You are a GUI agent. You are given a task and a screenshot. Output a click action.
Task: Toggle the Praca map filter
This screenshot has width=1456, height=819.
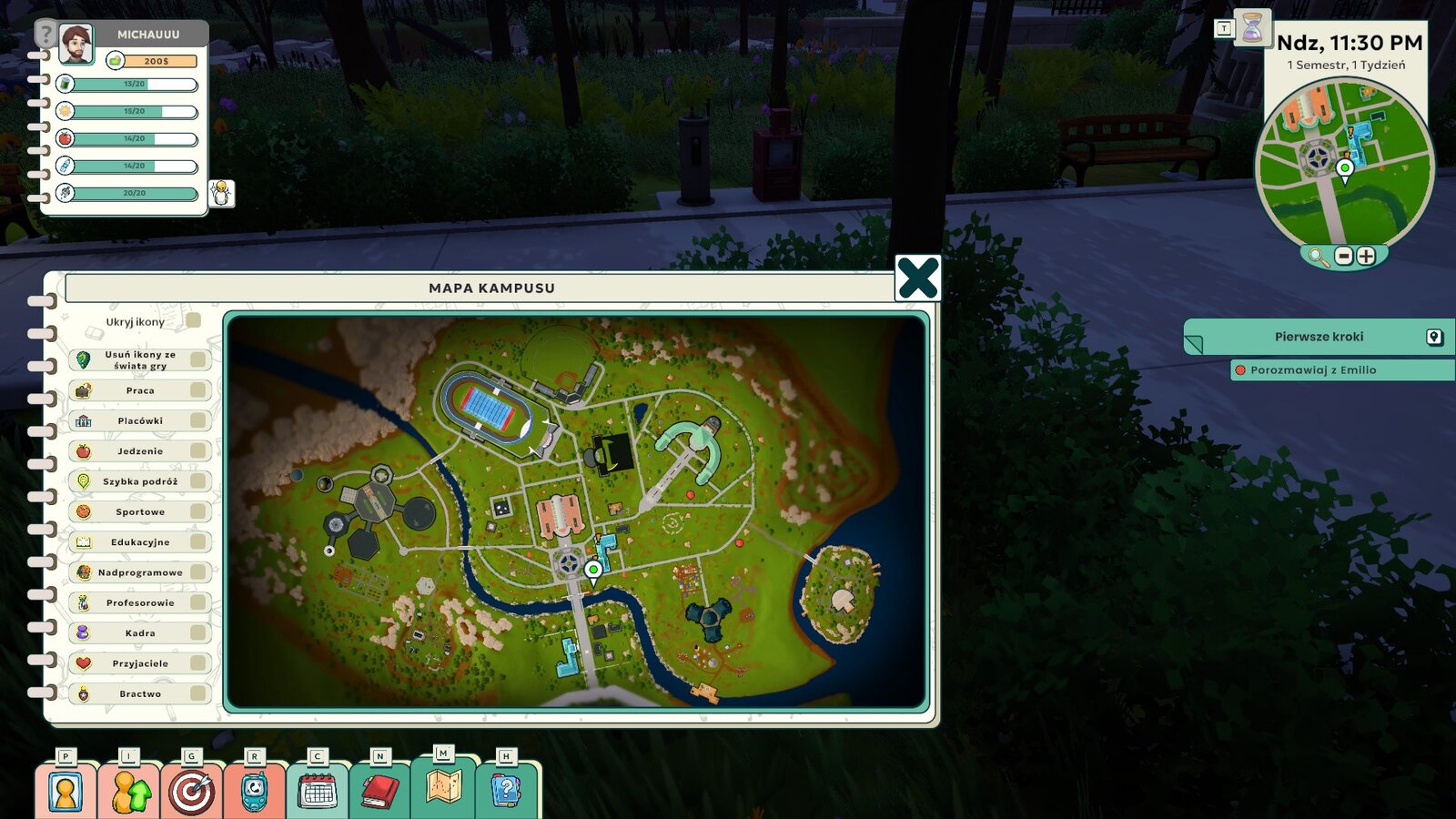[x=197, y=390]
